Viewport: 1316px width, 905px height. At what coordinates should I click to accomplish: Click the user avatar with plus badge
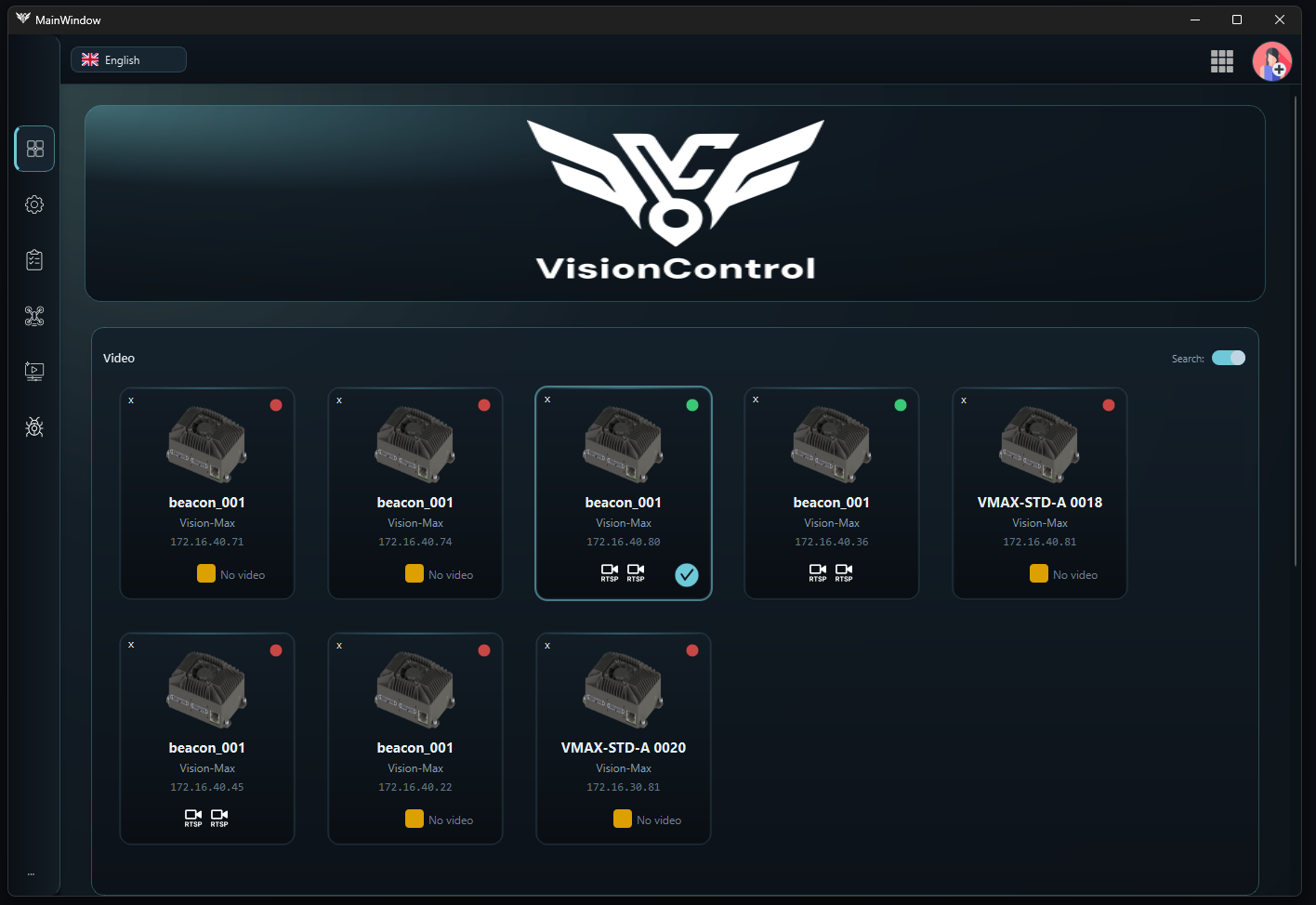click(x=1271, y=60)
